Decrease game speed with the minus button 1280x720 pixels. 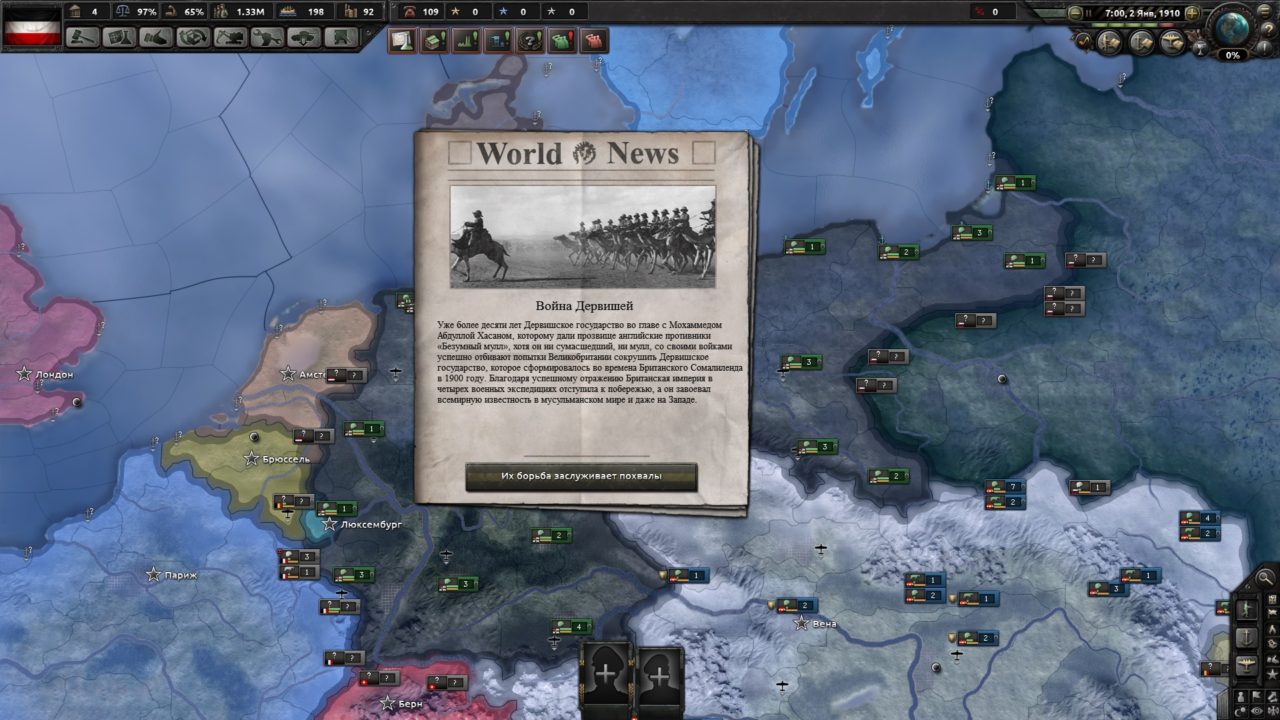click(x=1075, y=12)
